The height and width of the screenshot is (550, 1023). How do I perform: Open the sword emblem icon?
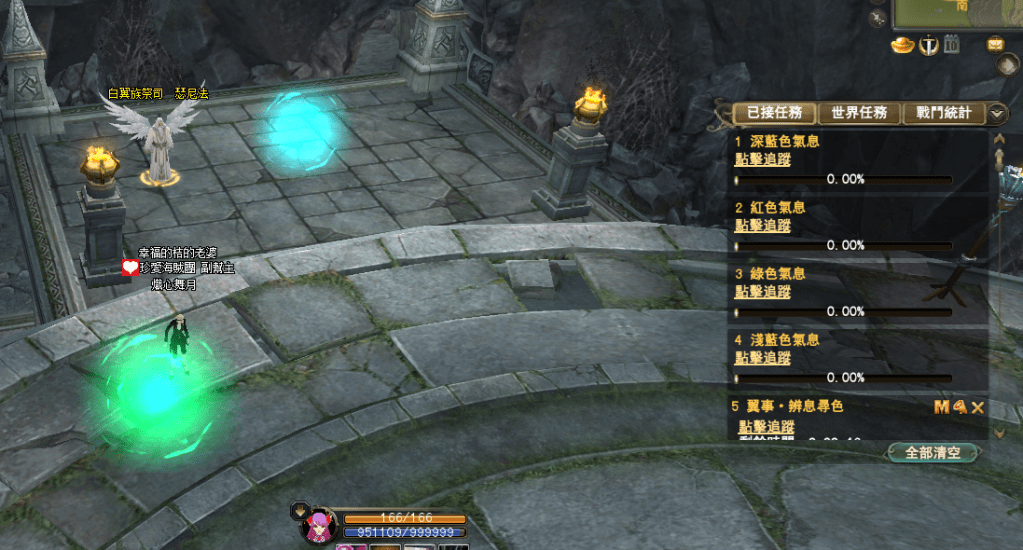[x=929, y=45]
